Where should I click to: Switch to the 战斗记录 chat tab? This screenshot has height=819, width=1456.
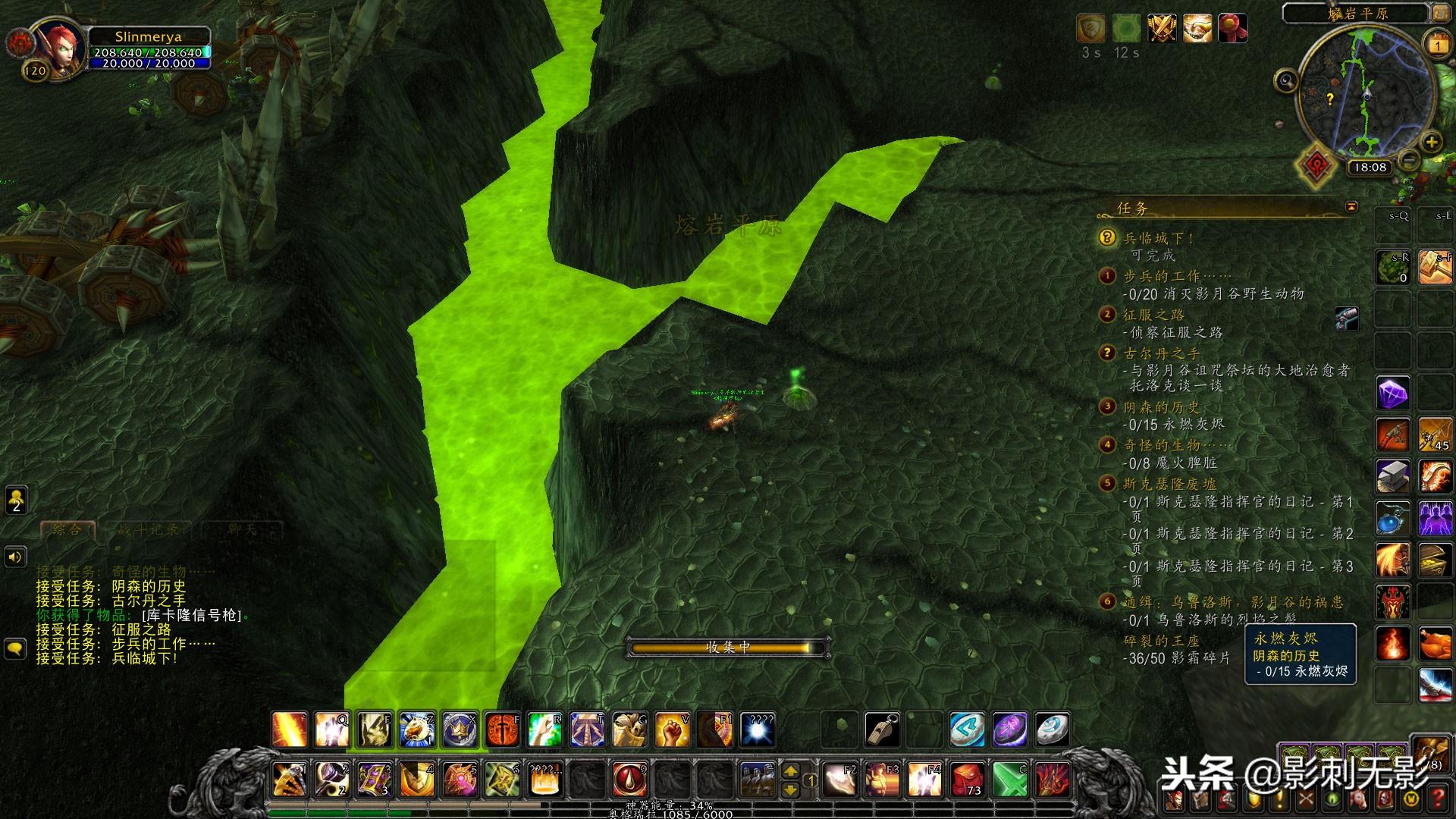coord(149,529)
